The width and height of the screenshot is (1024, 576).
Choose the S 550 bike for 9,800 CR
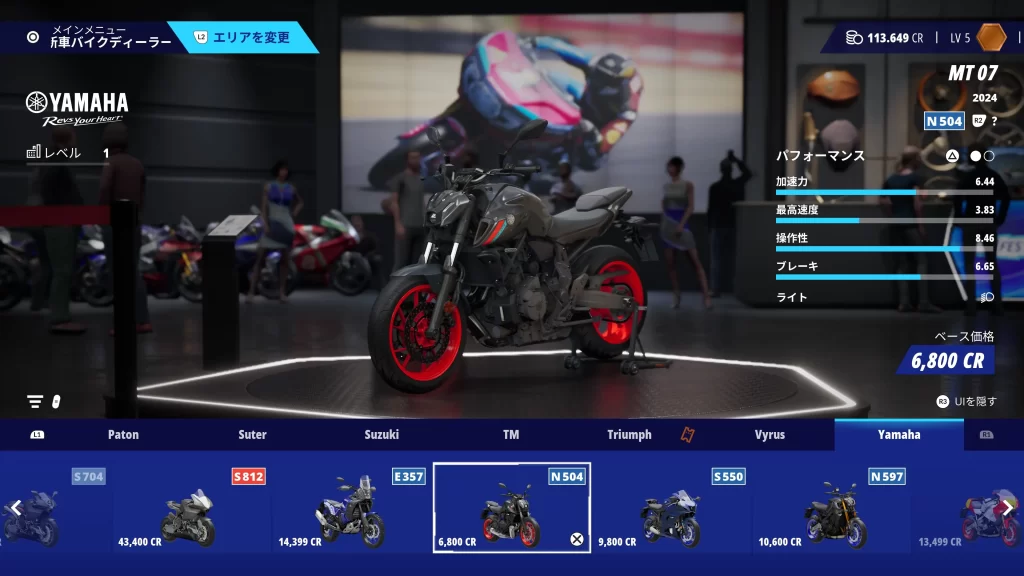point(671,508)
